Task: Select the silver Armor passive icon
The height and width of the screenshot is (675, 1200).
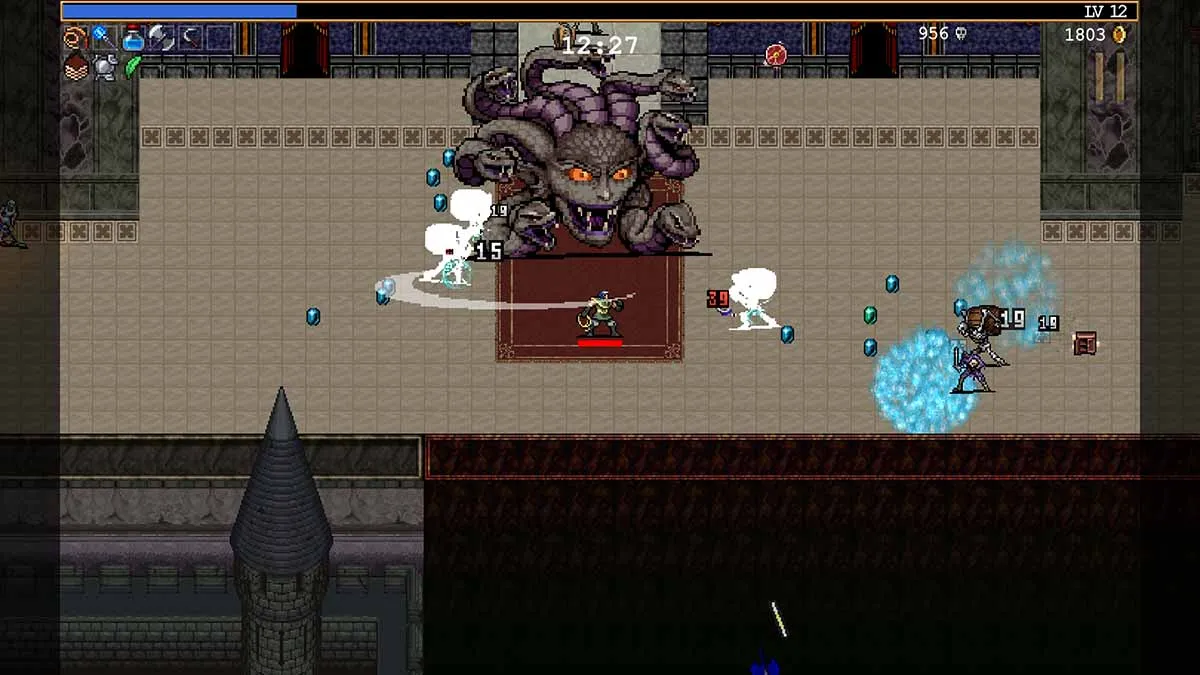Action: click(x=103, y=67)
